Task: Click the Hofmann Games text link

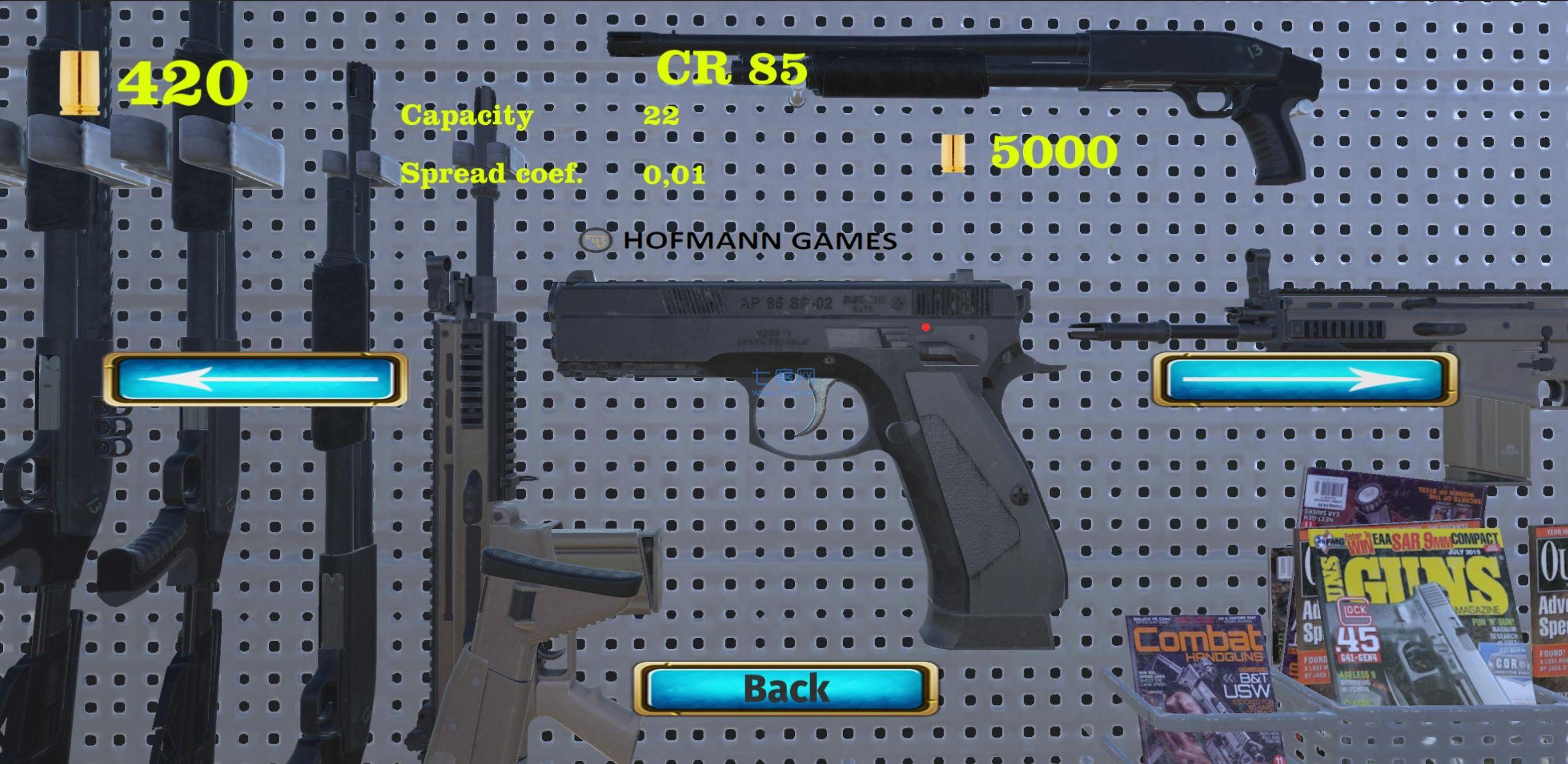Action: [x=758, y=240]
